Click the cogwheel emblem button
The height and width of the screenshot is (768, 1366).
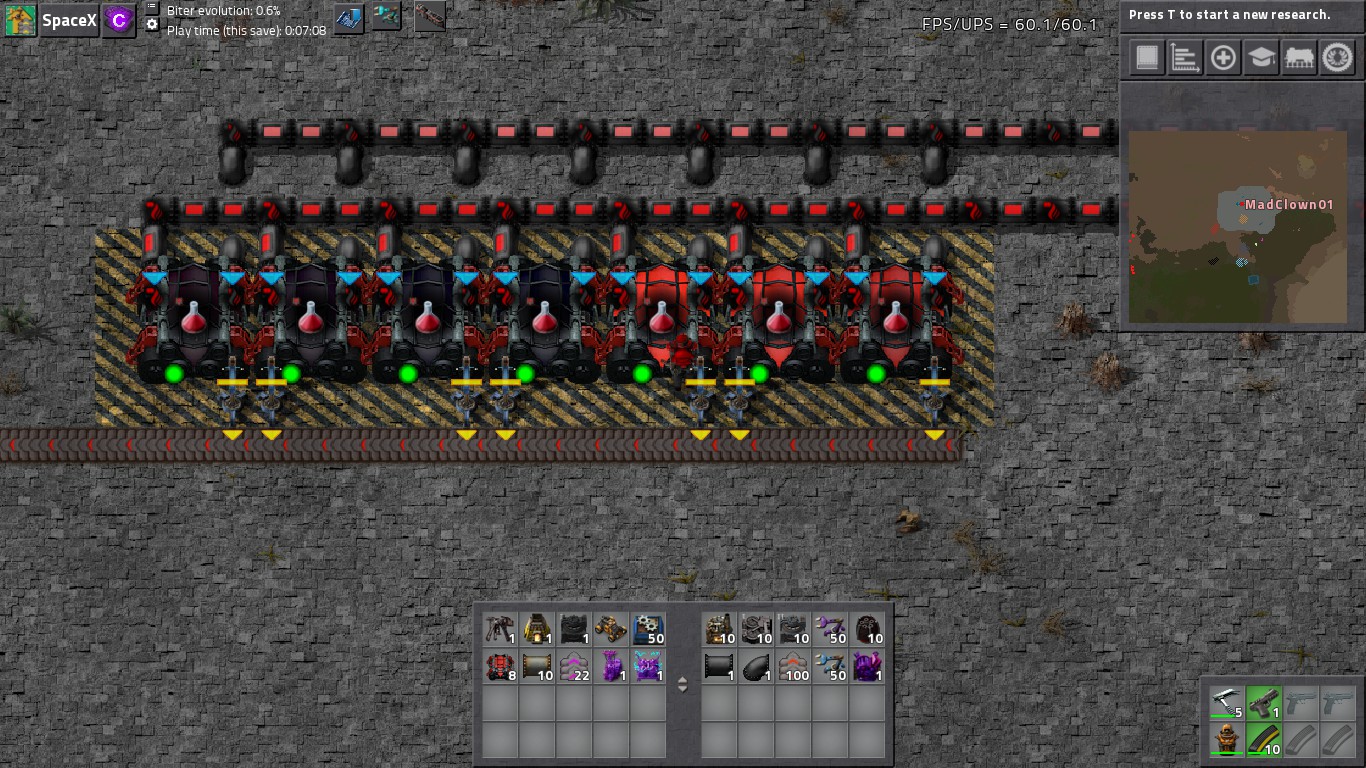tap(1338, 58)
